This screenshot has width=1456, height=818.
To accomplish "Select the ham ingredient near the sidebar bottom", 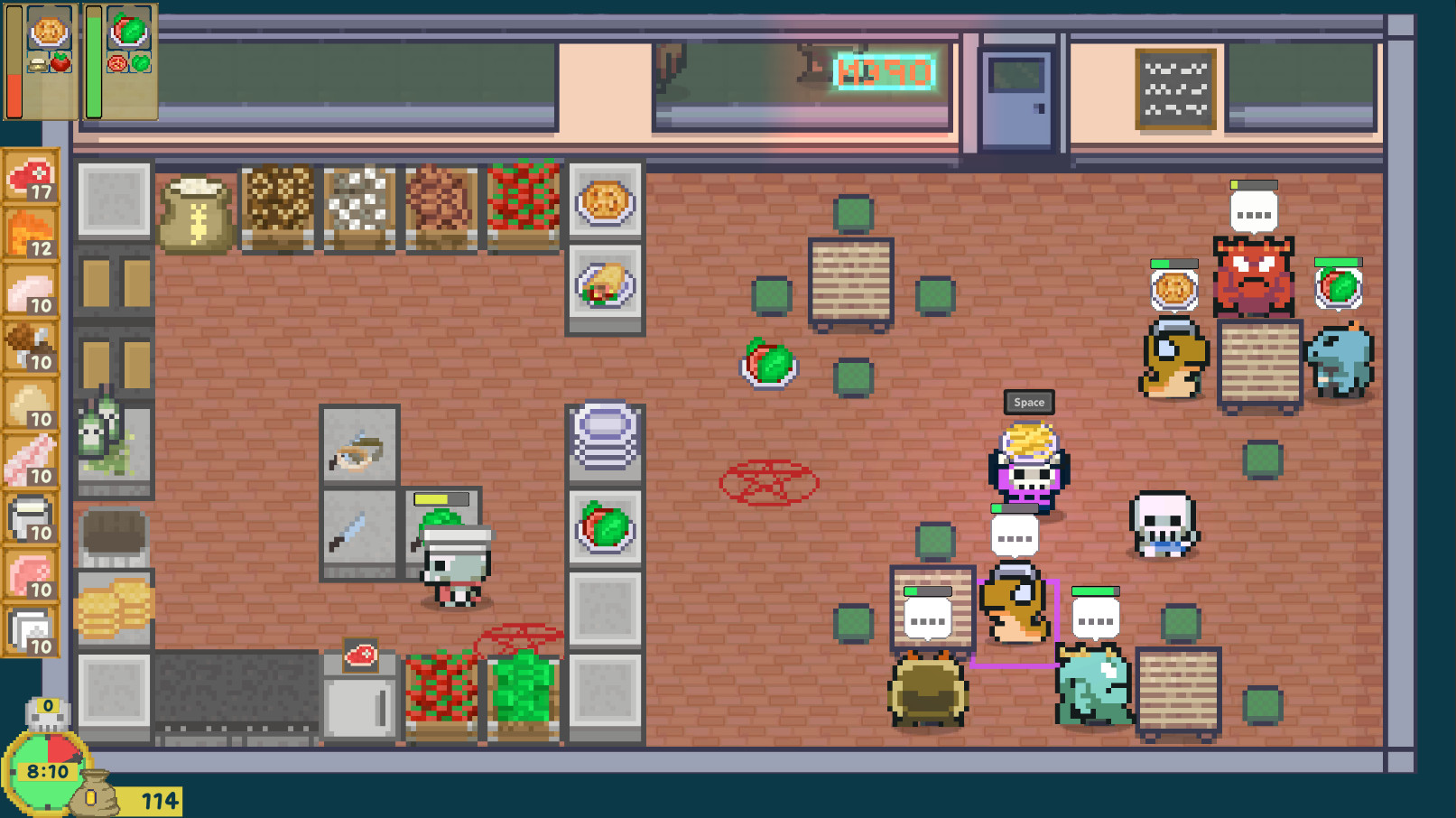I will [30, 572].
